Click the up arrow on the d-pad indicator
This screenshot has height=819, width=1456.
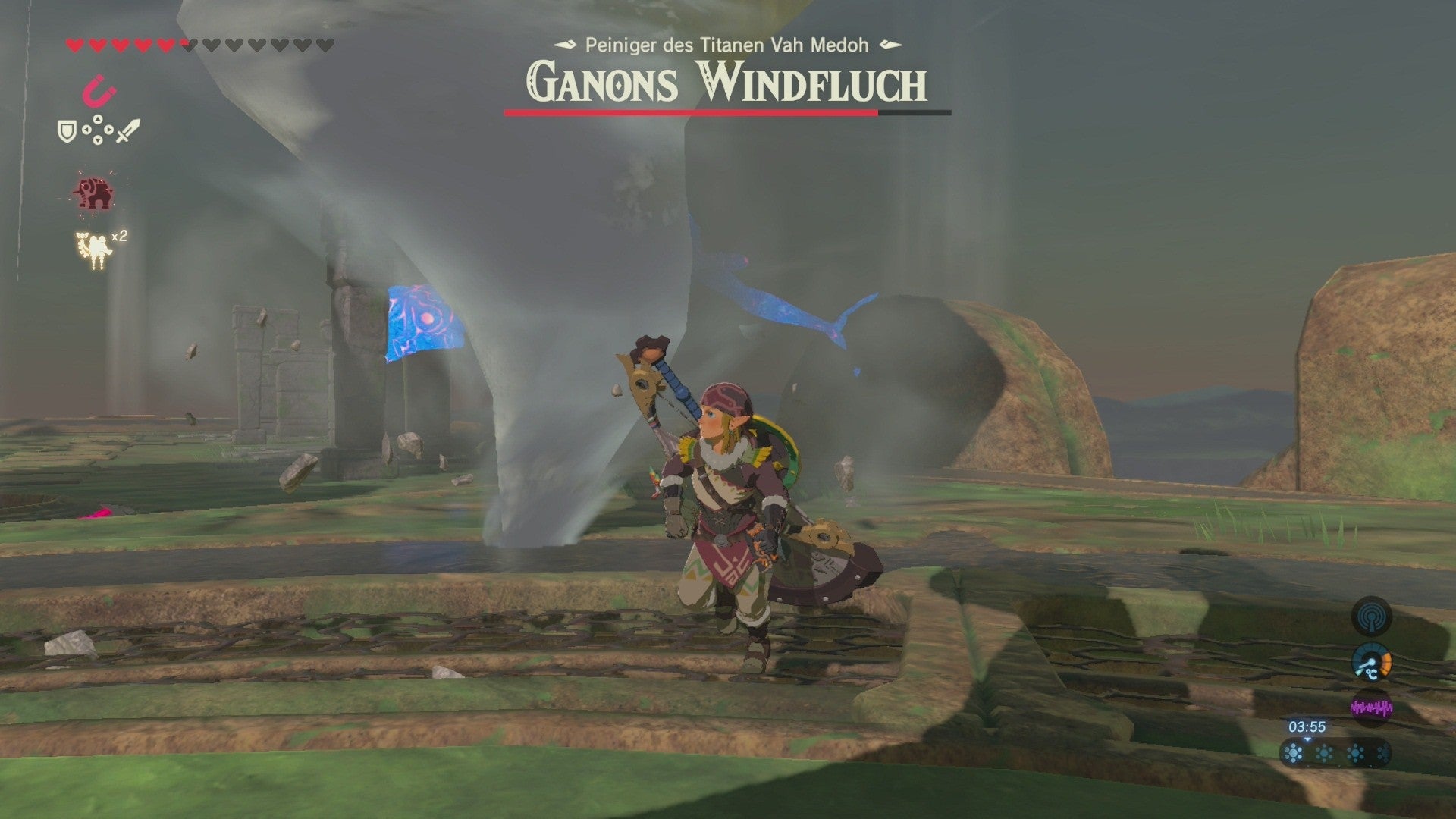(97, 120)
